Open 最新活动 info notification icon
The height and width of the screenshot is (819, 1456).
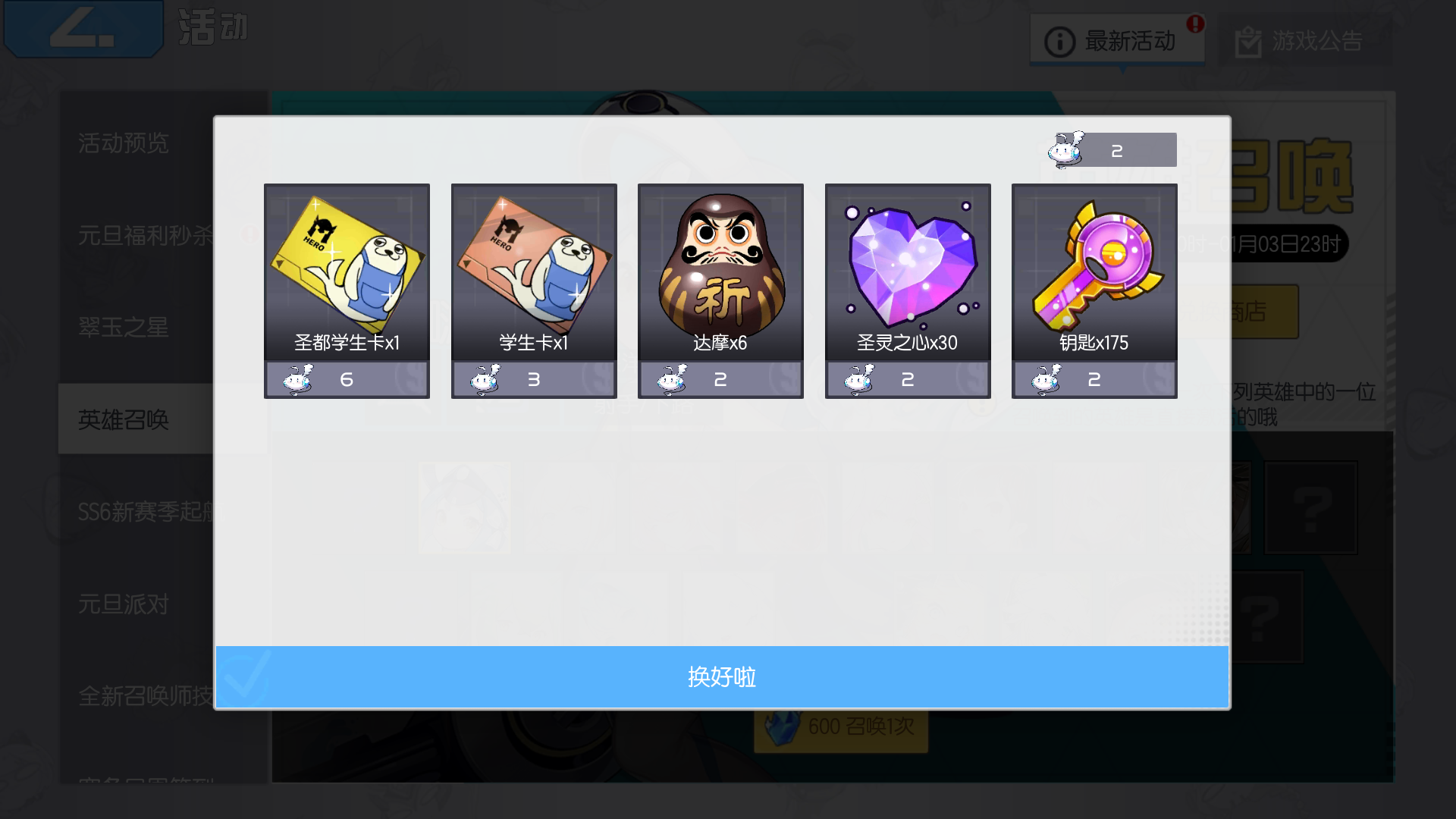click(x=1059, y=42)
